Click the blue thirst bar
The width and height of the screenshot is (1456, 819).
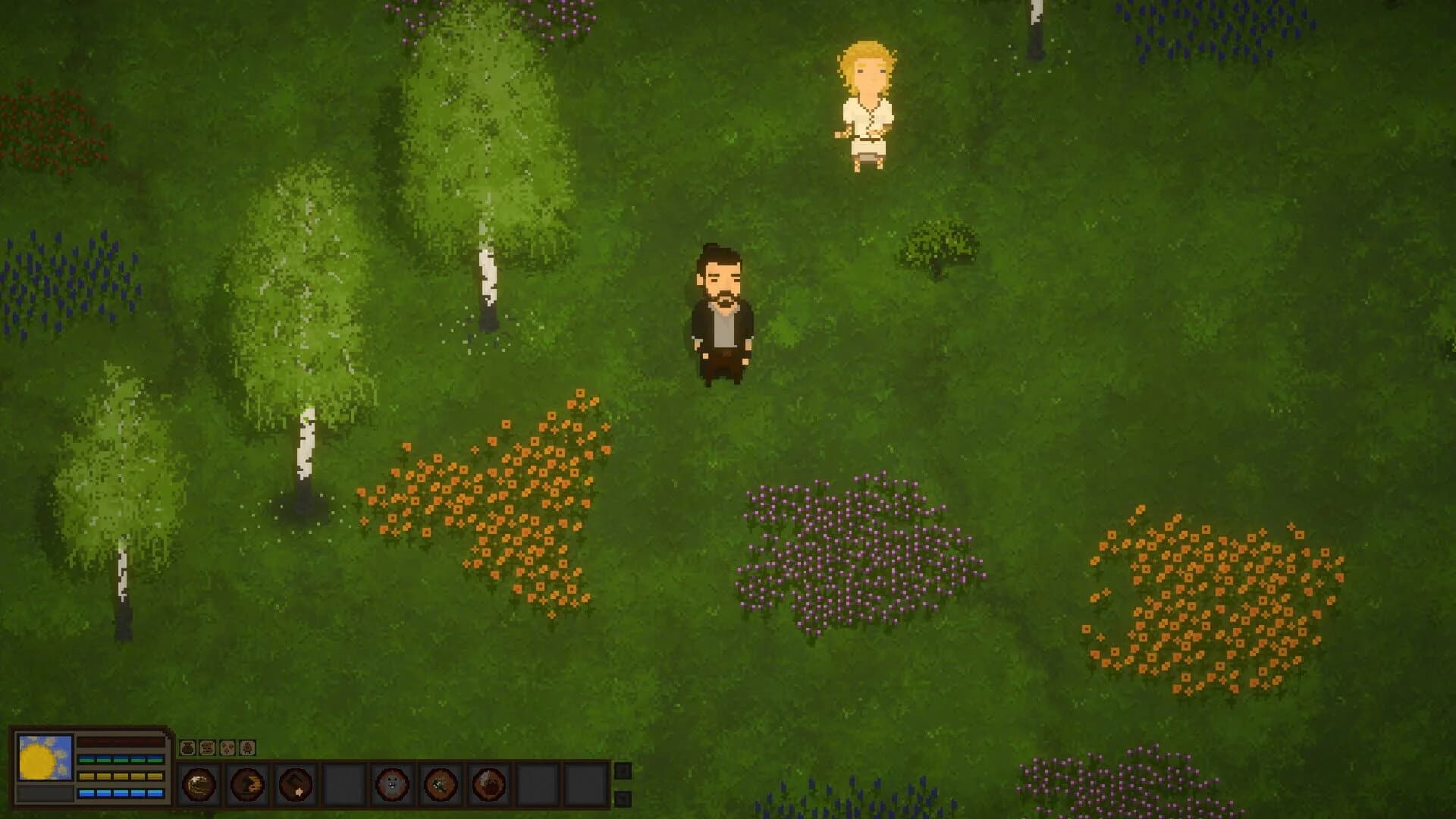pyautogui.click(x=120, y=793)
